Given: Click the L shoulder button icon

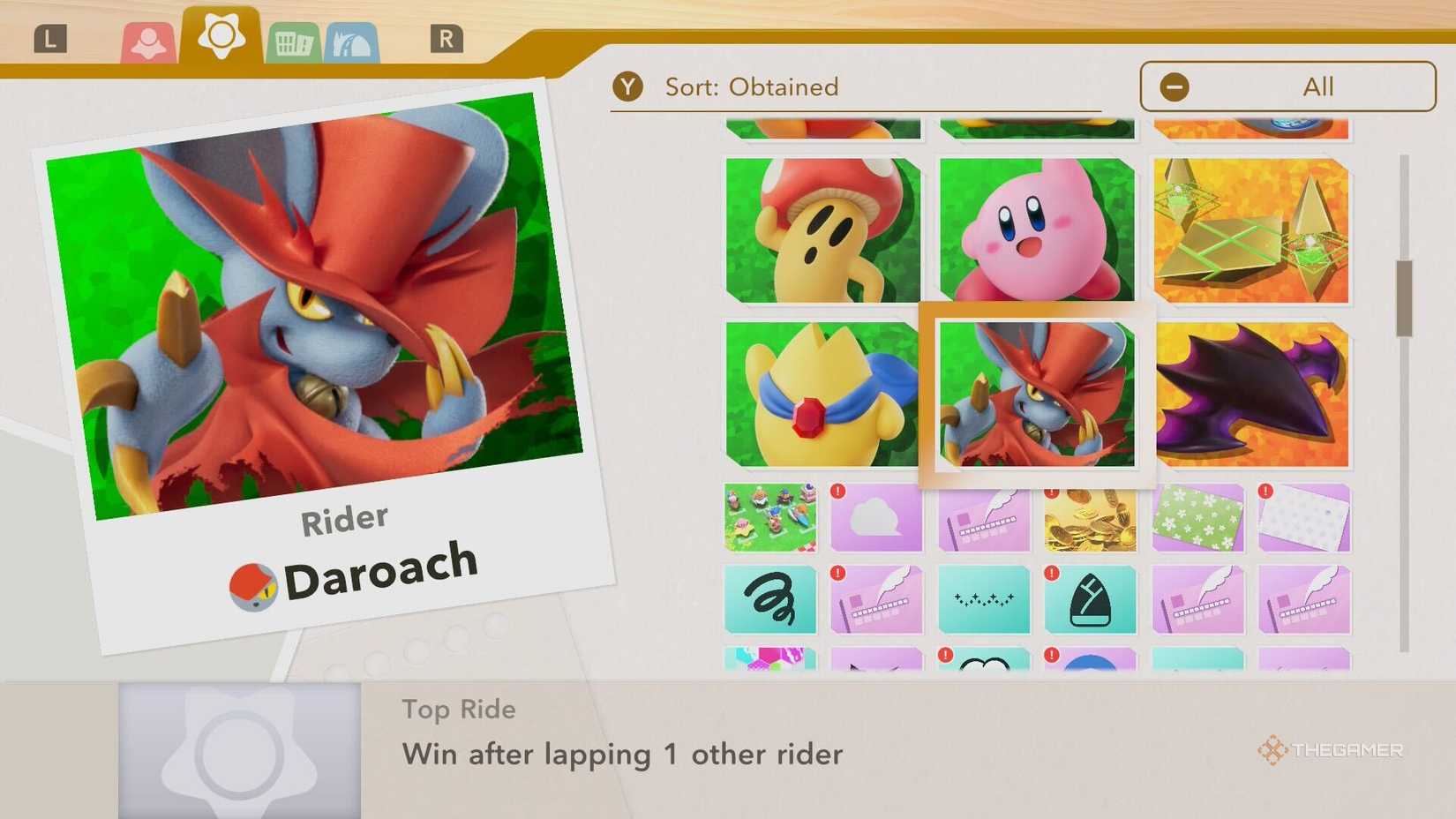Looking at the screenshot, I should pos(50,39).
